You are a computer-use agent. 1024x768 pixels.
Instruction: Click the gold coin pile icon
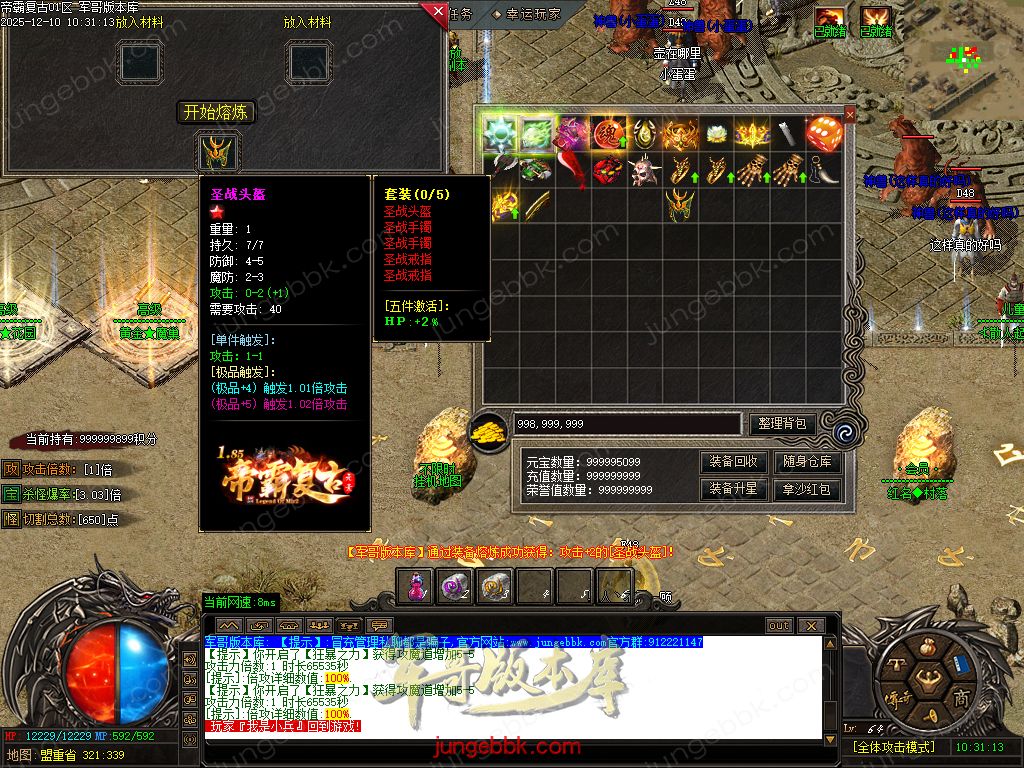click(489, 427)
